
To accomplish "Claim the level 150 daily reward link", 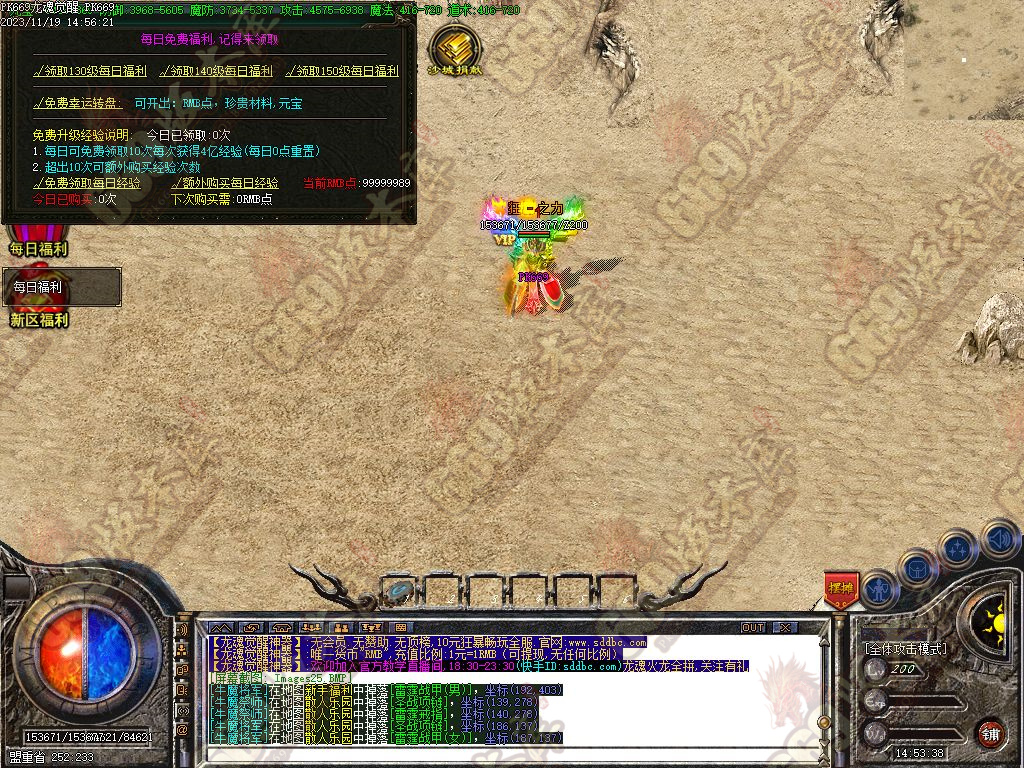I will pyautogui.click(x=342, y=71).
